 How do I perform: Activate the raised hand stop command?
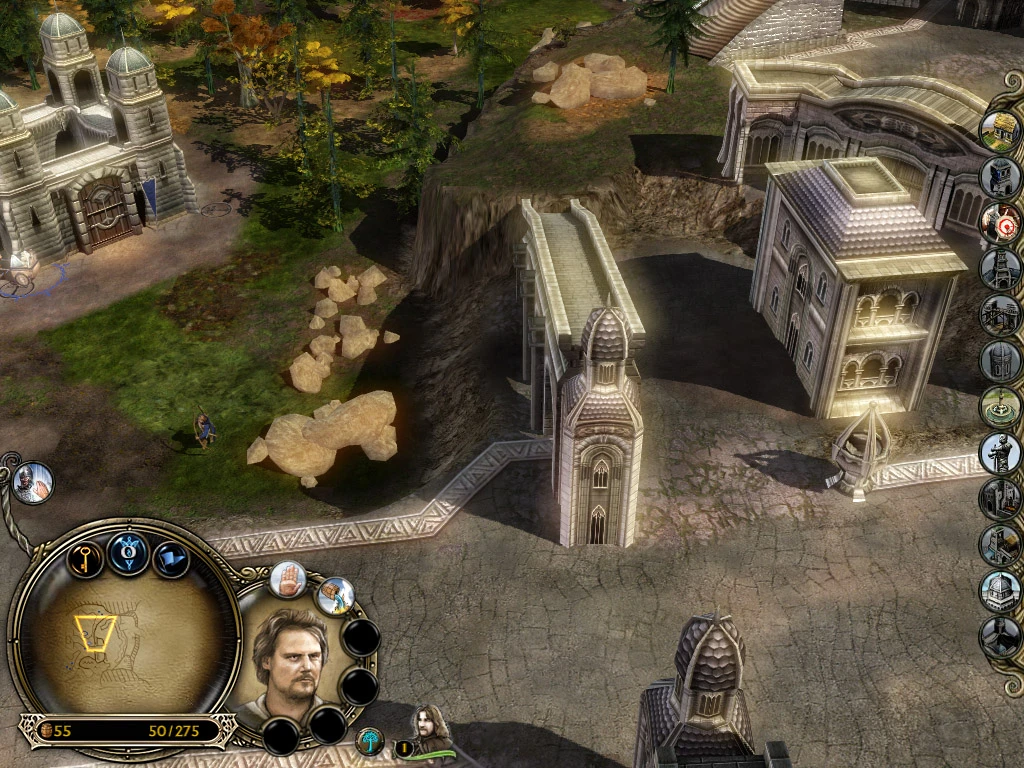click(288, 578)
